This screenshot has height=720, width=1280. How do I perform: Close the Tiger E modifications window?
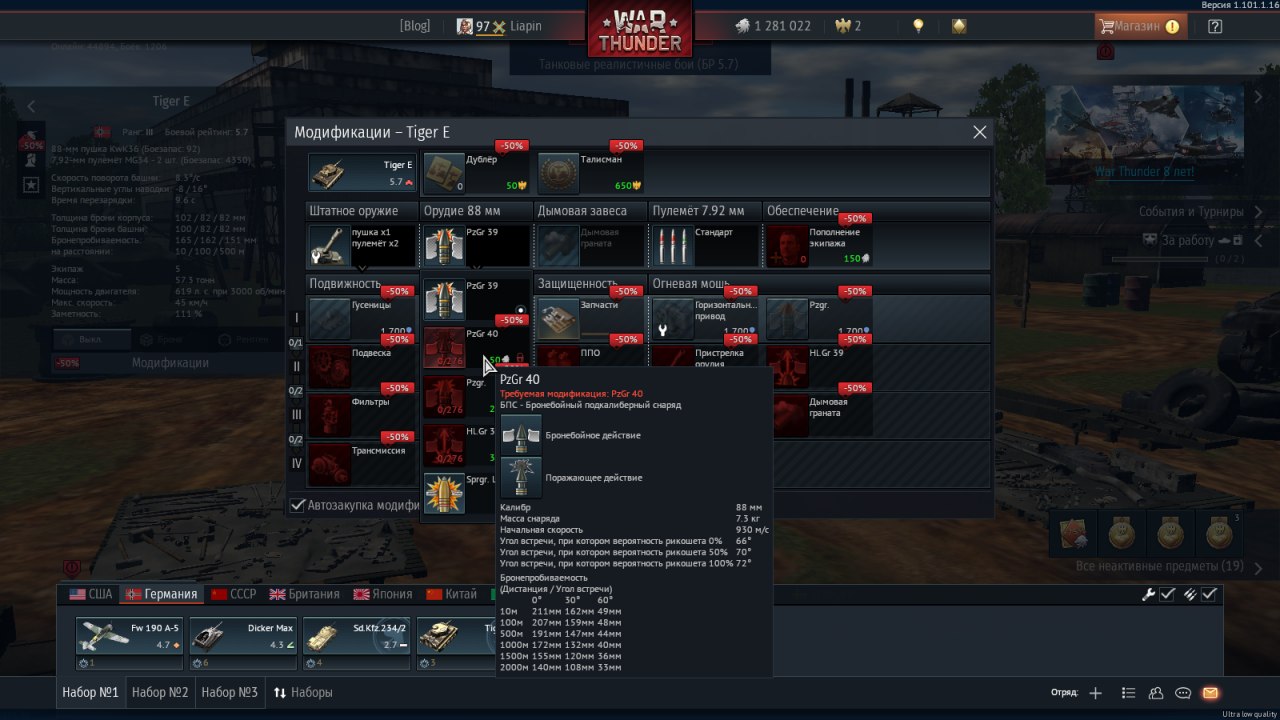click(x=979, y=132)
